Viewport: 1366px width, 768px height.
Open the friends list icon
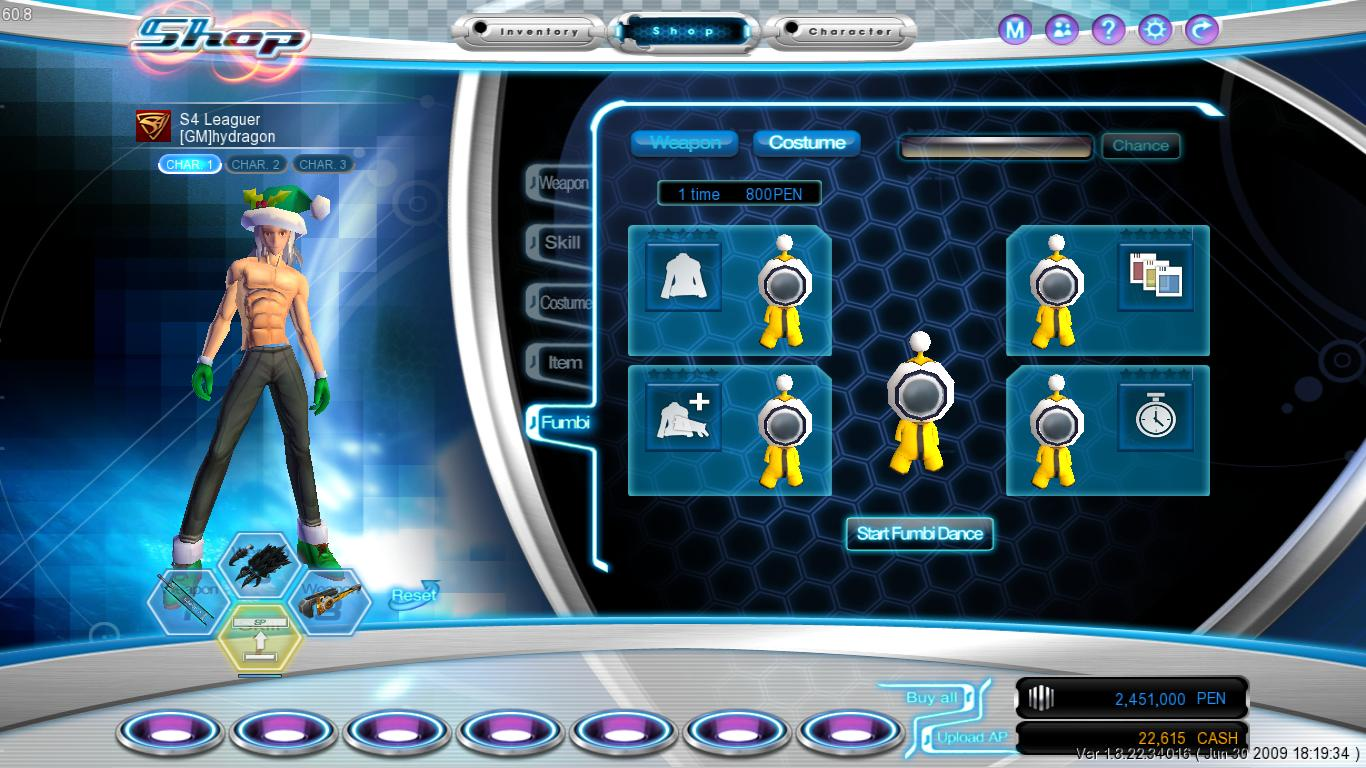point(1062,30)
